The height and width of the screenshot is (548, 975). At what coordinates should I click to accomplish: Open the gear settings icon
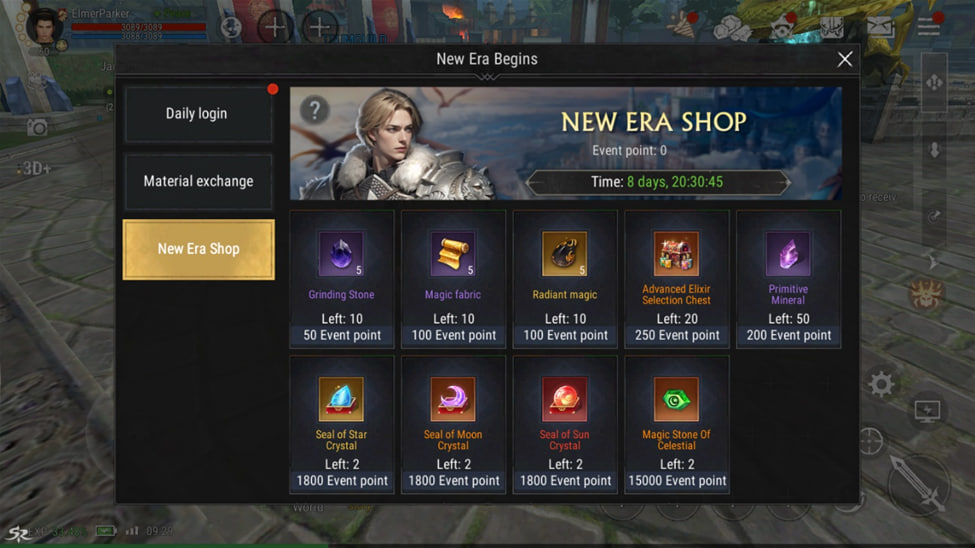(881, 384)
